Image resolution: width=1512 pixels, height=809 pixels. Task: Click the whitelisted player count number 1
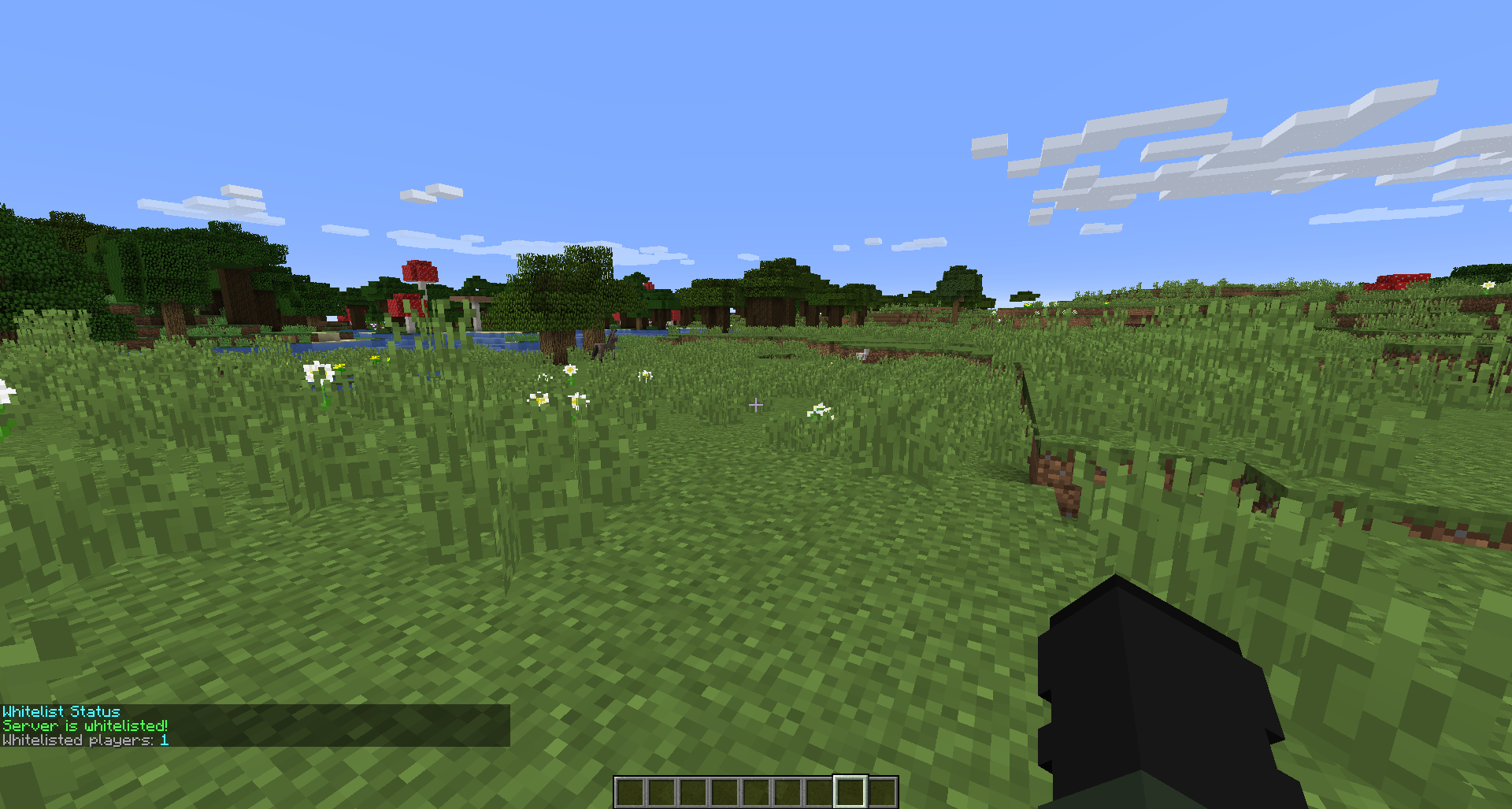pos(164,740)
